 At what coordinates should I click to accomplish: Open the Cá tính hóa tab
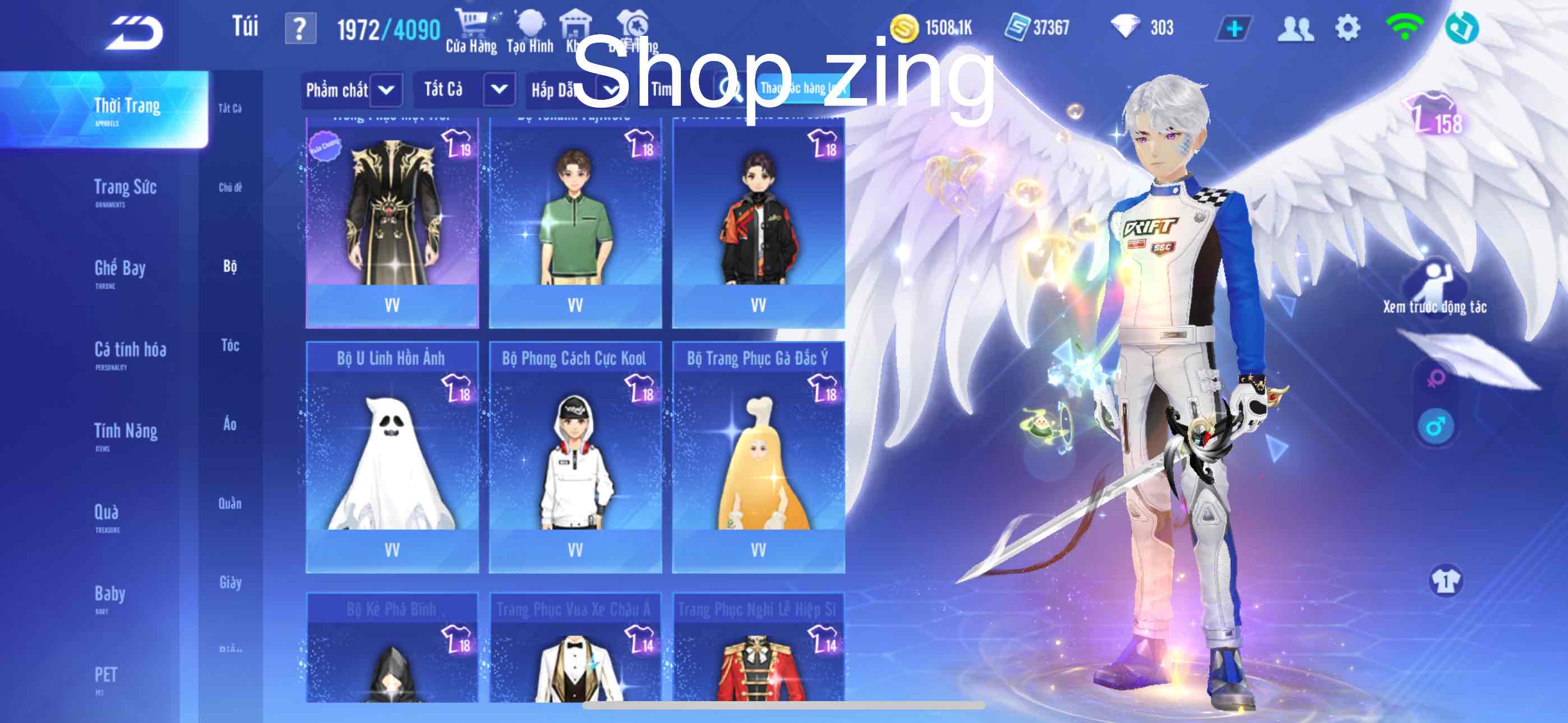coord(130,351)
